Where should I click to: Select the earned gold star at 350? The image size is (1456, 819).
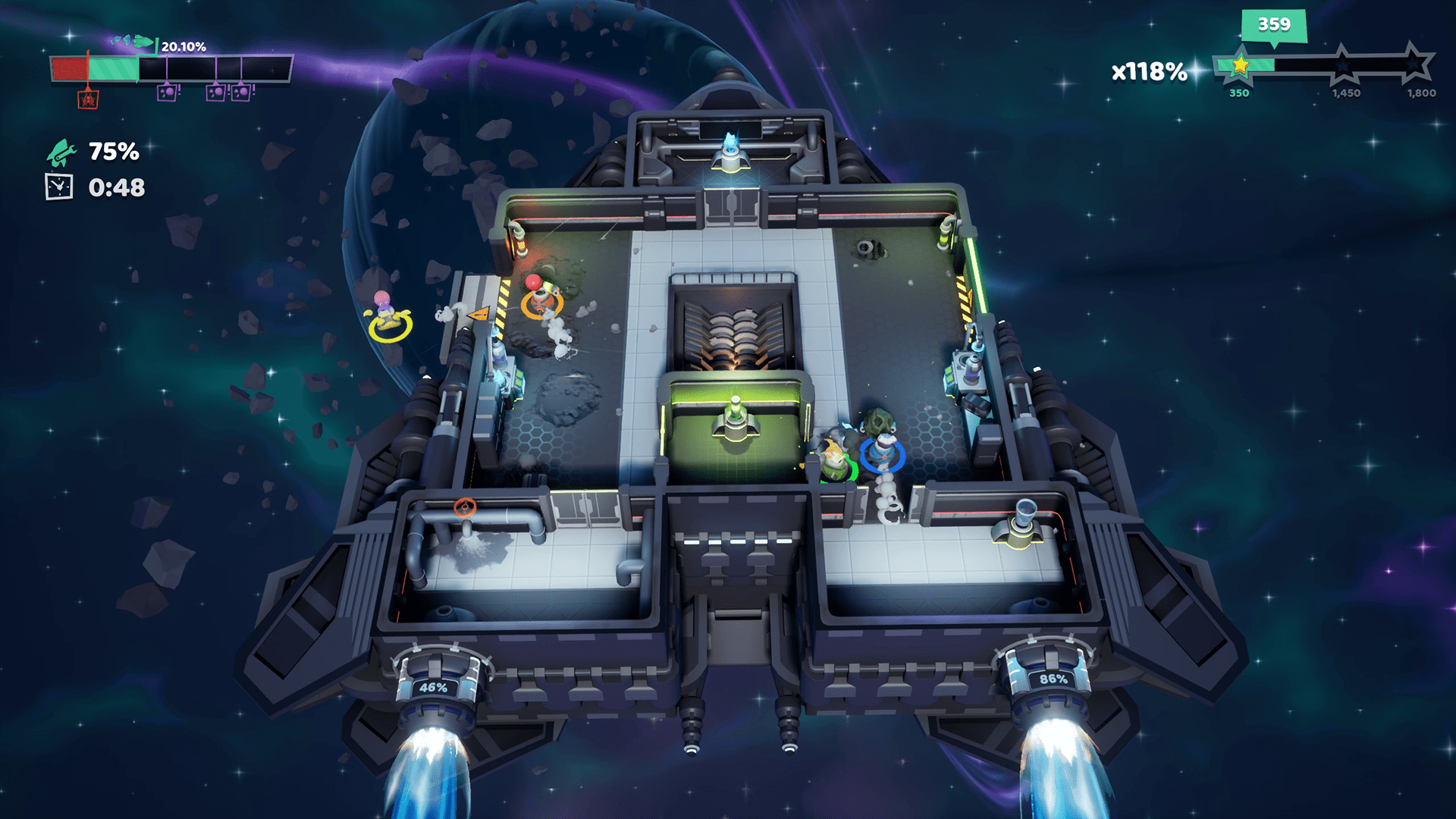click(1240, 66)
